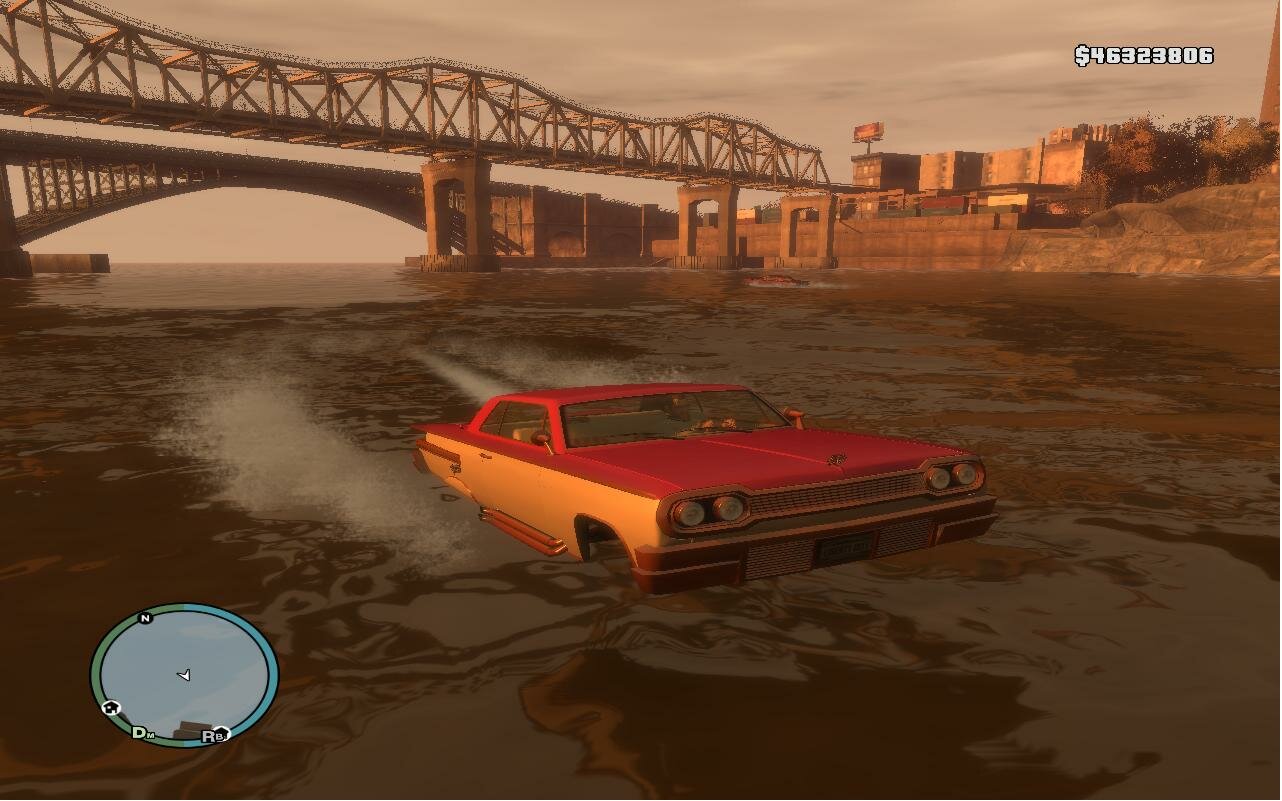The image size is (1282, 801).
Task: Click the white player arrow on radar
Action: click(184, 675)
